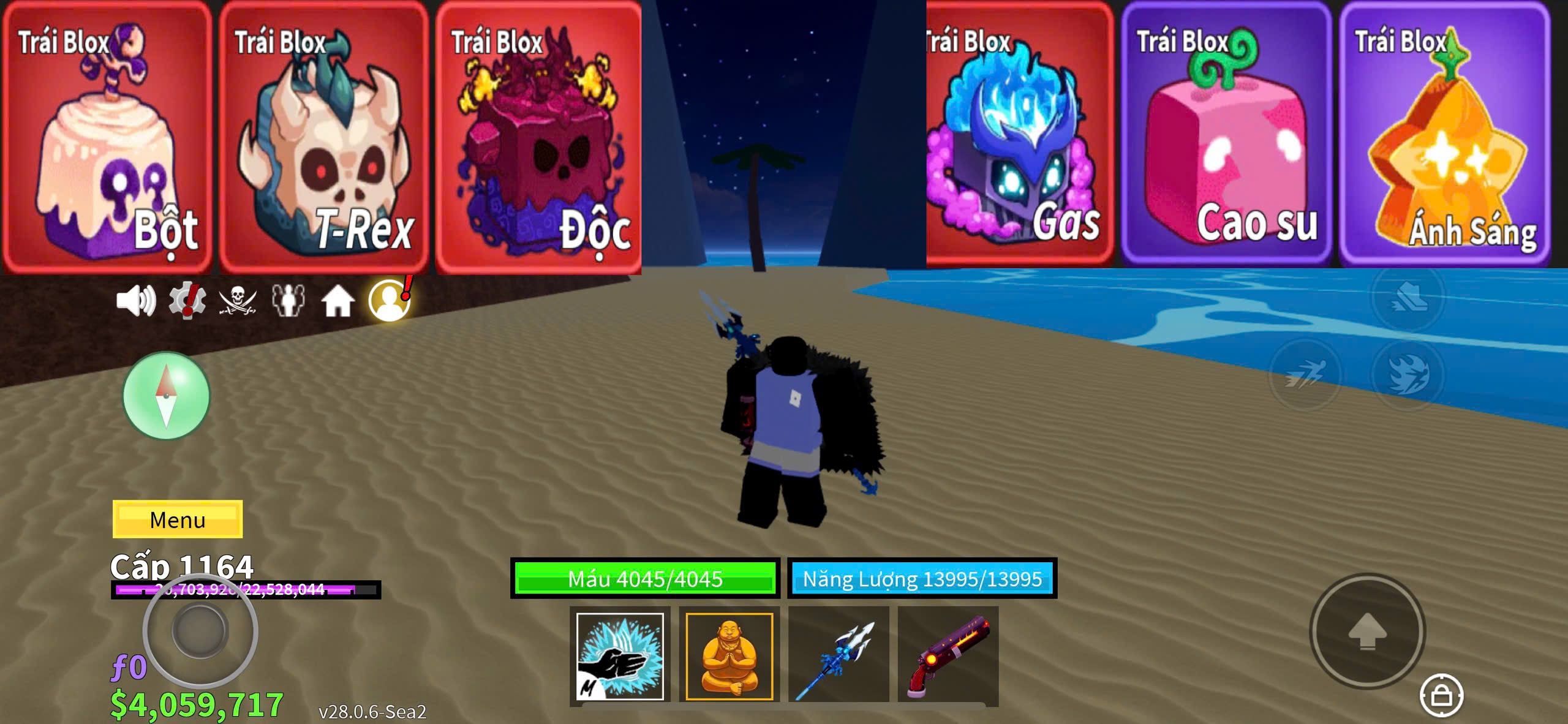The height and width of the screenshot is (724, 1568).
Task: Choose the T-Rex Blox fruit card
Action: click(323, 138)
